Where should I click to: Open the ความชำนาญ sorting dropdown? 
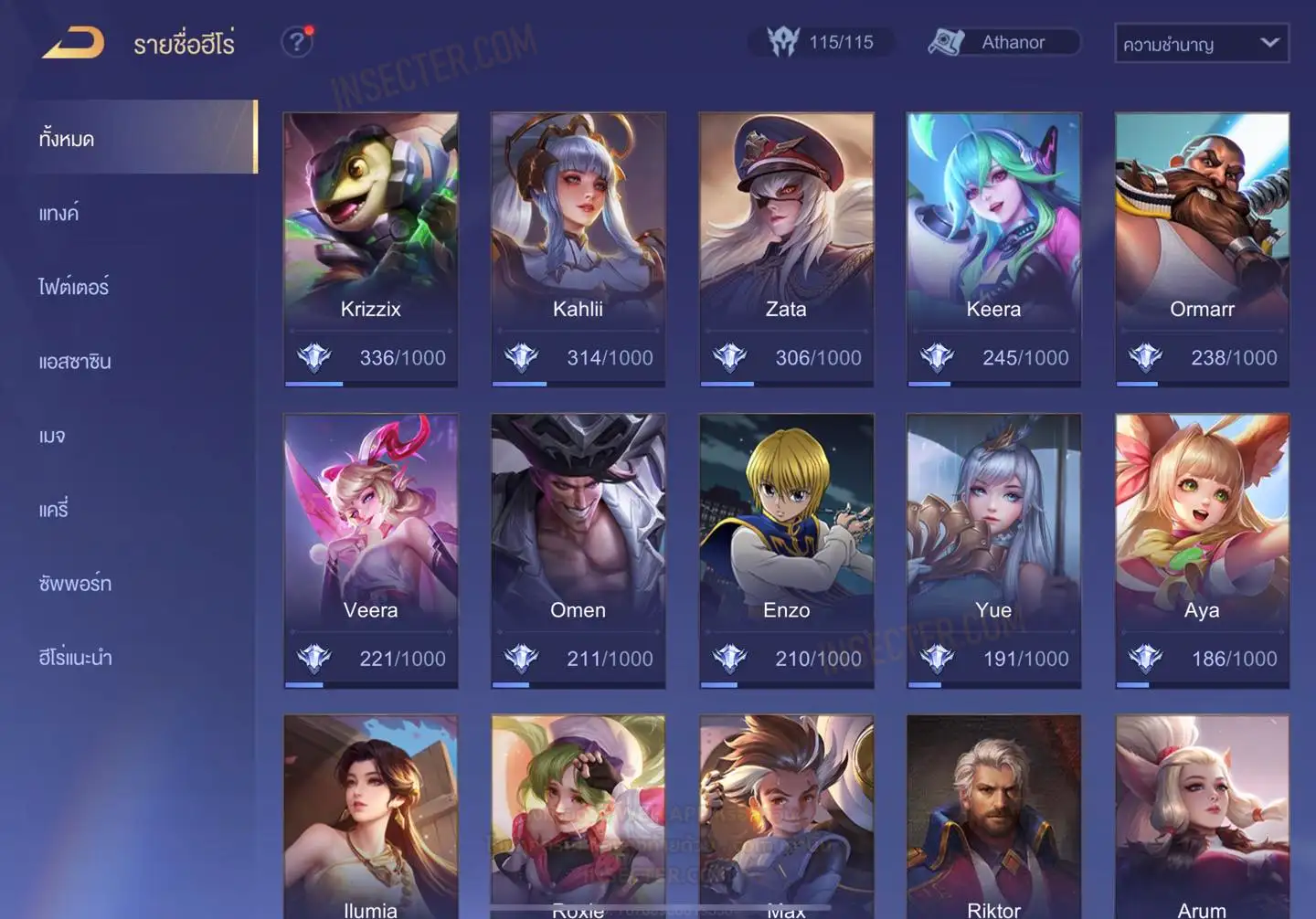click(x=1201, y=43)
